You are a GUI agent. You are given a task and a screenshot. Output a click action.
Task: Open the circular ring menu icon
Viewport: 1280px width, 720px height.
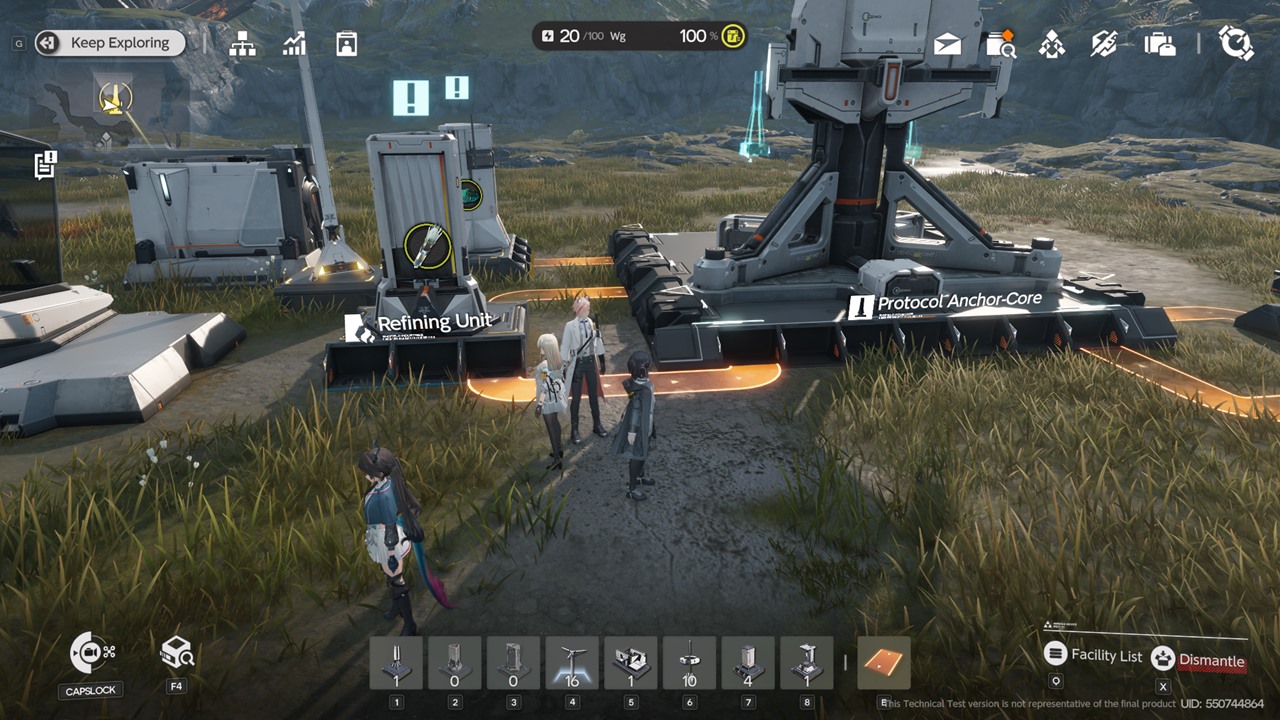point(1236,44)
